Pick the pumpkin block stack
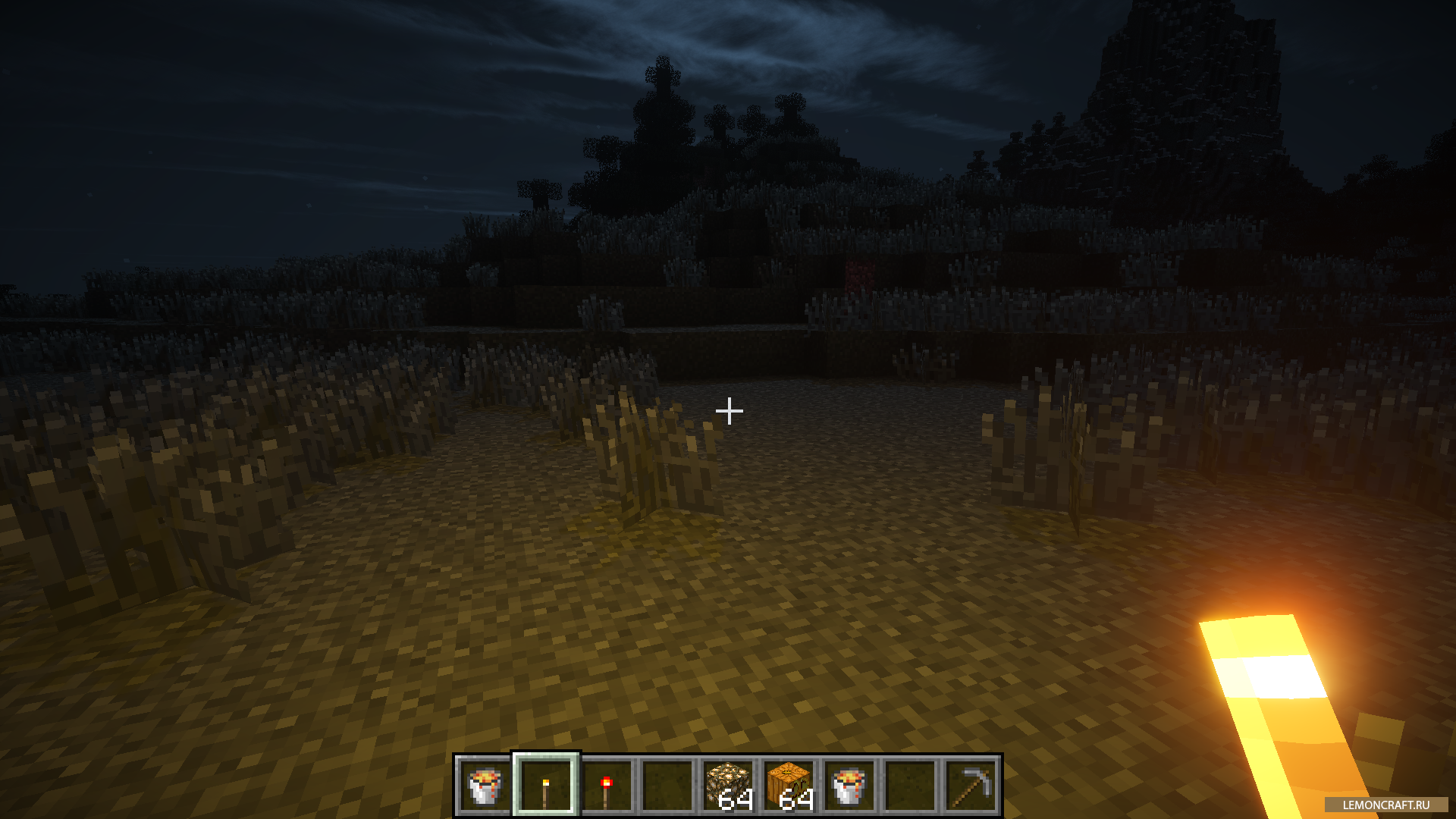Screen dimensions: 1456x819 point(789,786)
